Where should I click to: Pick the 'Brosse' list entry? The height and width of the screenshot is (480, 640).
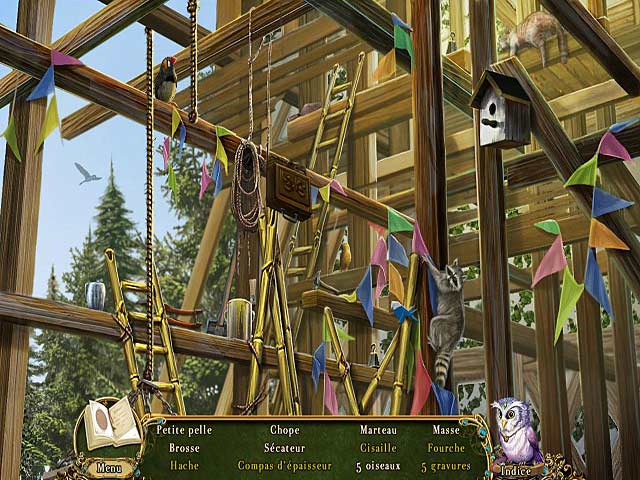(184, 448)
